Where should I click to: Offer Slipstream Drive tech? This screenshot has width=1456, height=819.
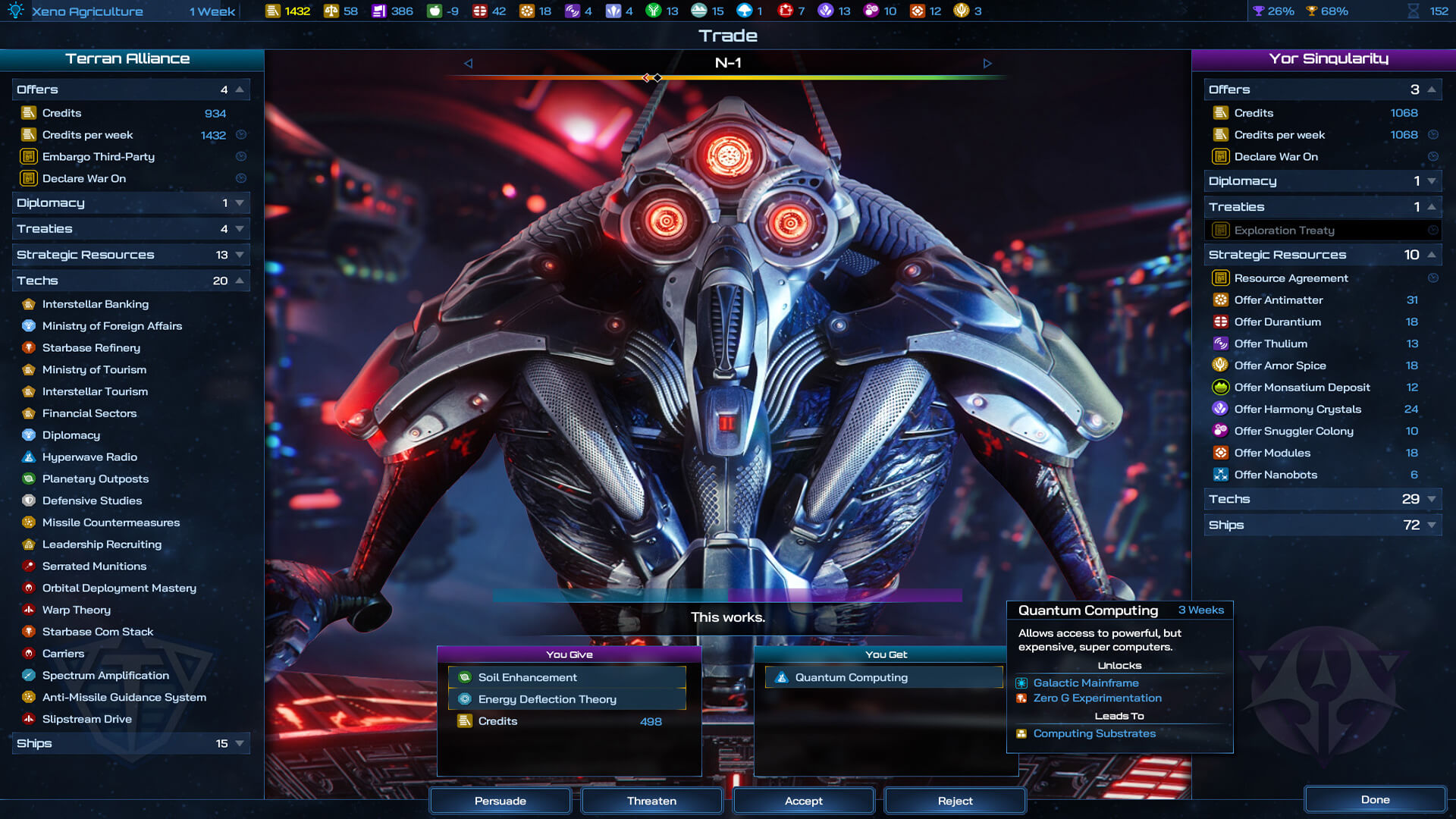87,719
